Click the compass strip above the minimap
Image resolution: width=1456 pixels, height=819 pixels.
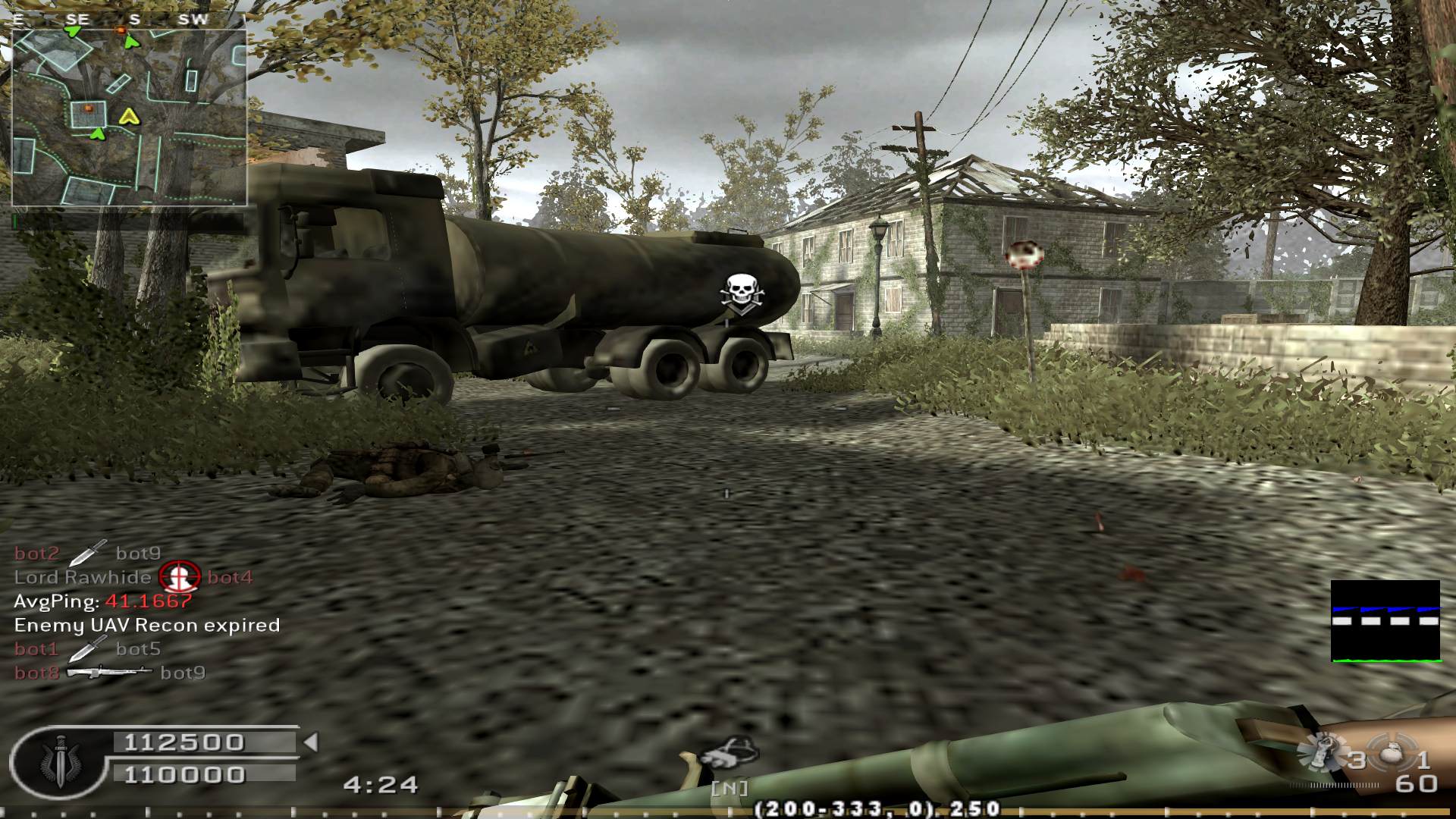(x=129, y=20)
